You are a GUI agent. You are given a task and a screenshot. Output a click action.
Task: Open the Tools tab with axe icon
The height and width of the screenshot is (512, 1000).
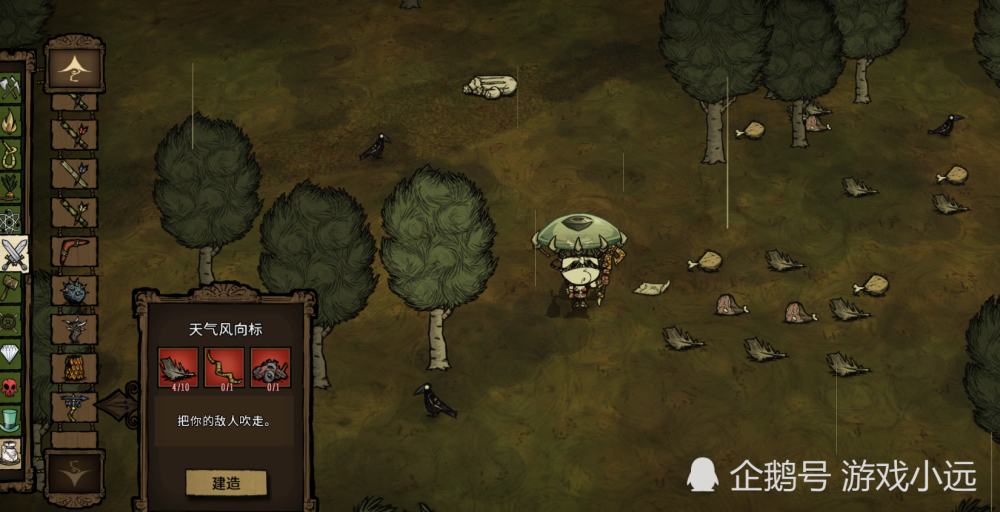[x=11, y=88]
